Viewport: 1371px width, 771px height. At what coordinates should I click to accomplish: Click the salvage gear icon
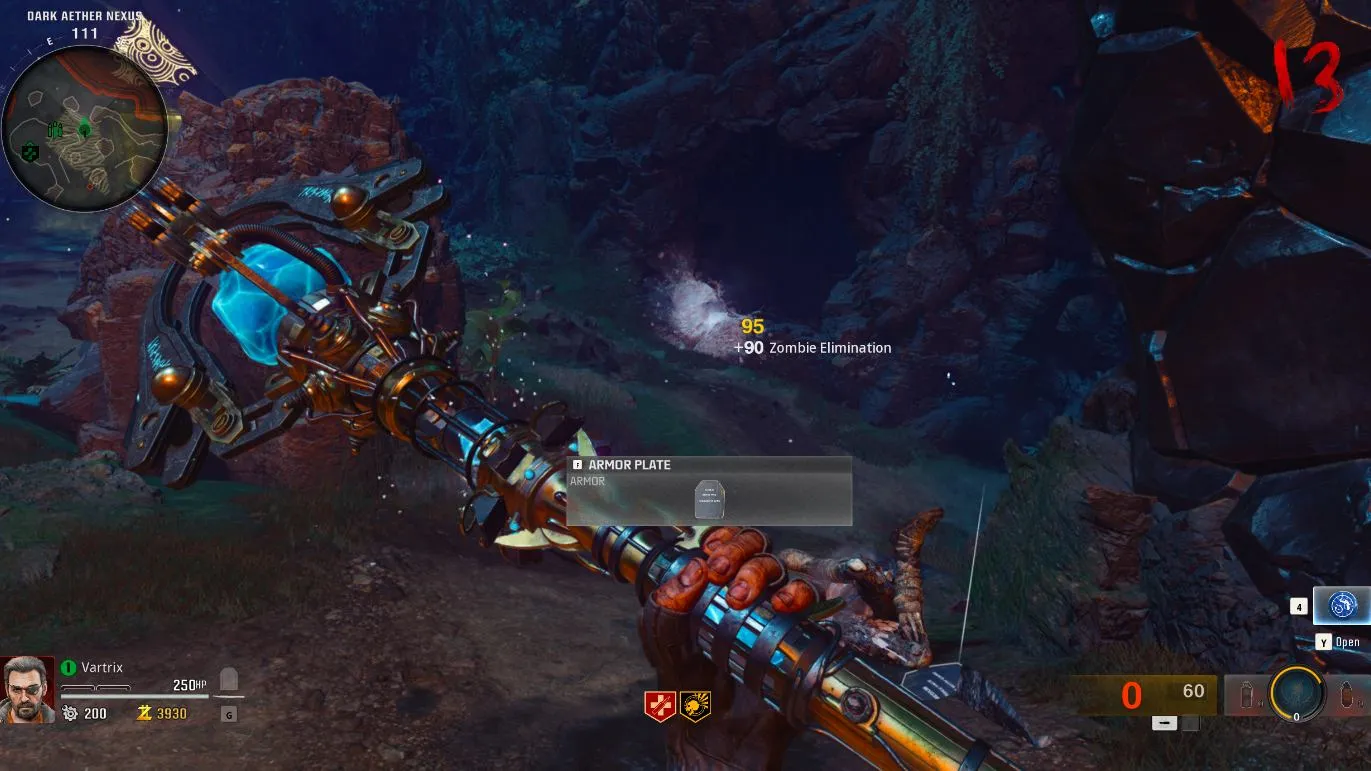point(70,713)
